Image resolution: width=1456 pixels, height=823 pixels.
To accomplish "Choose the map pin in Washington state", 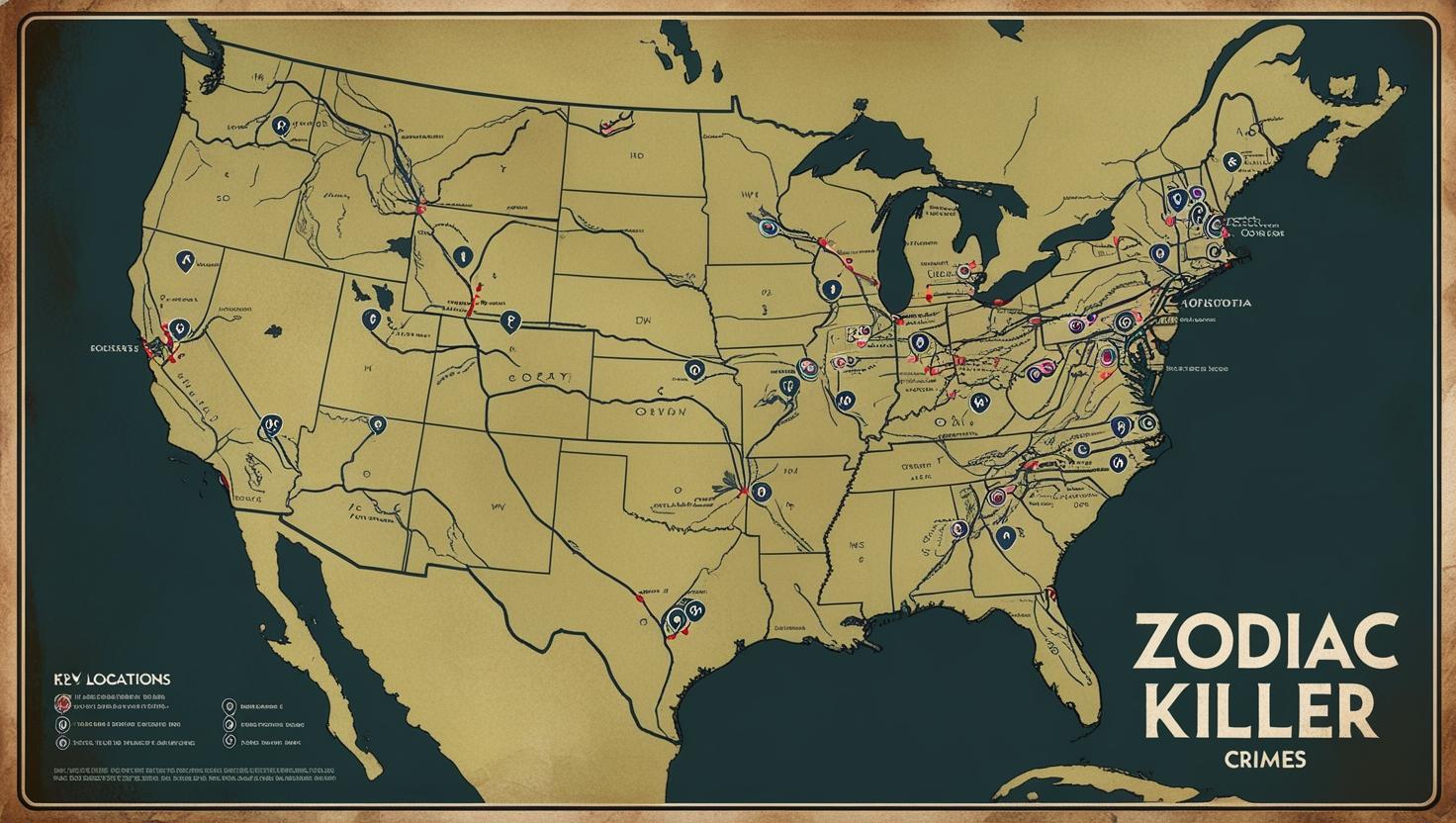I will [281, 126].
